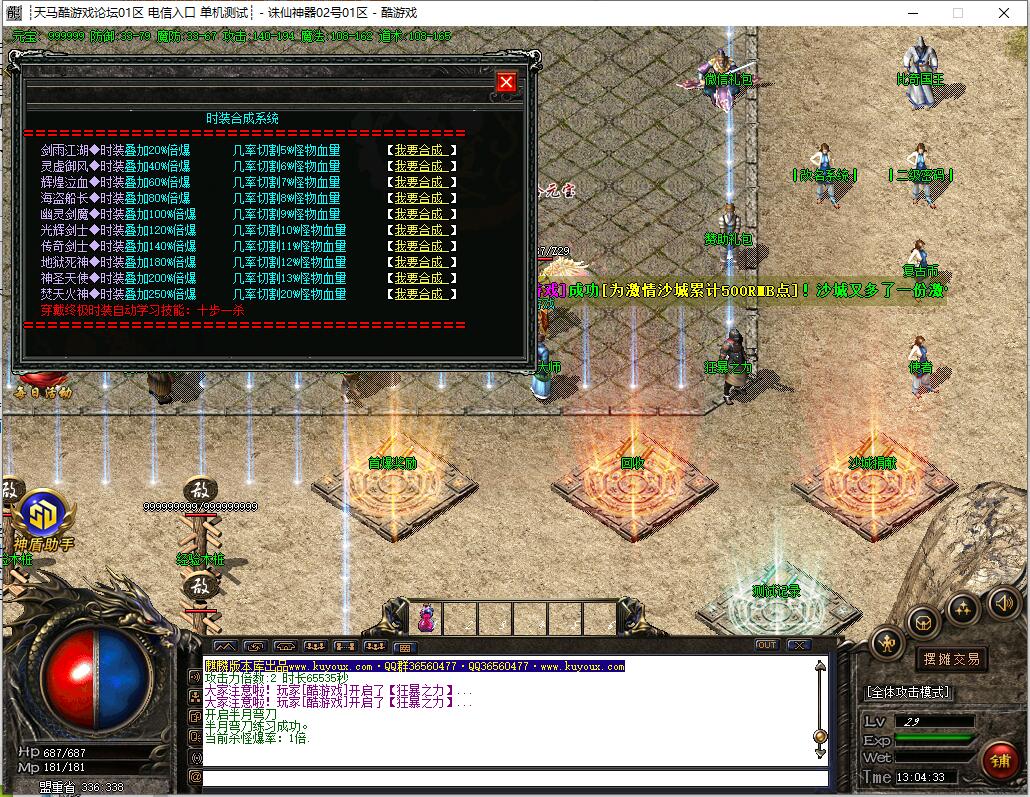This screenshot has width=1030, height=797.
Task: Open the 每日活动 daily activity icon
Action: (x=43, y=385)
